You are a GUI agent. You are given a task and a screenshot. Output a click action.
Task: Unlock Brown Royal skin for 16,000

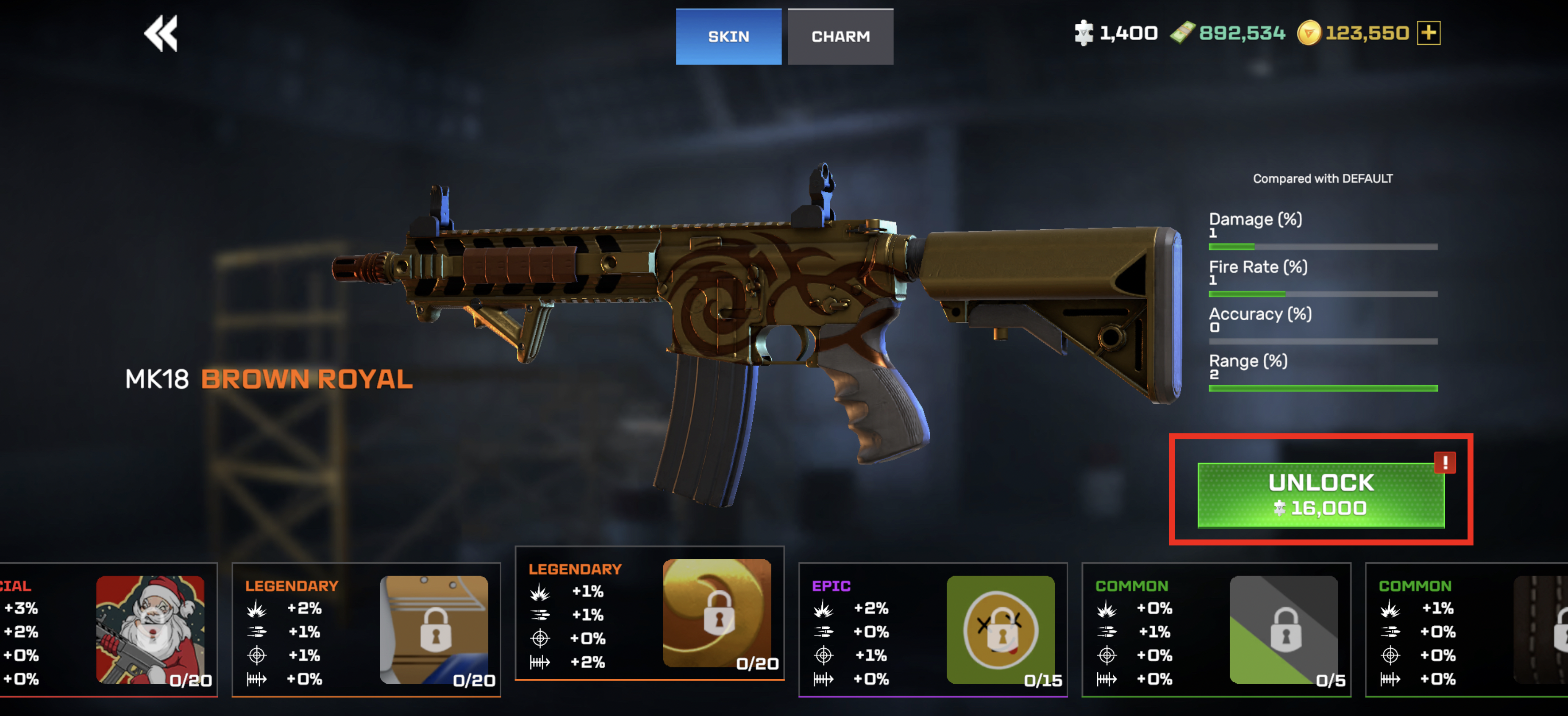pos(1320,495)
